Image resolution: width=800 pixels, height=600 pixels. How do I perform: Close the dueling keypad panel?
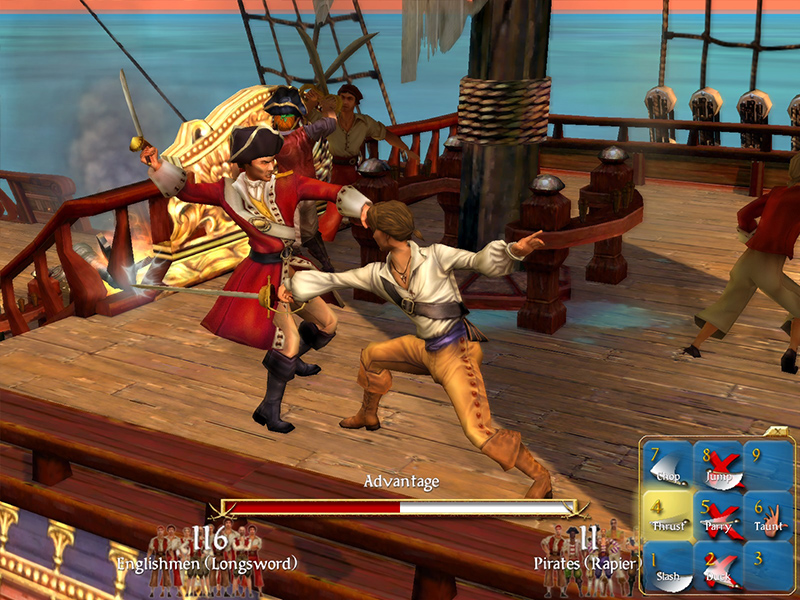(x=778, y=432)
